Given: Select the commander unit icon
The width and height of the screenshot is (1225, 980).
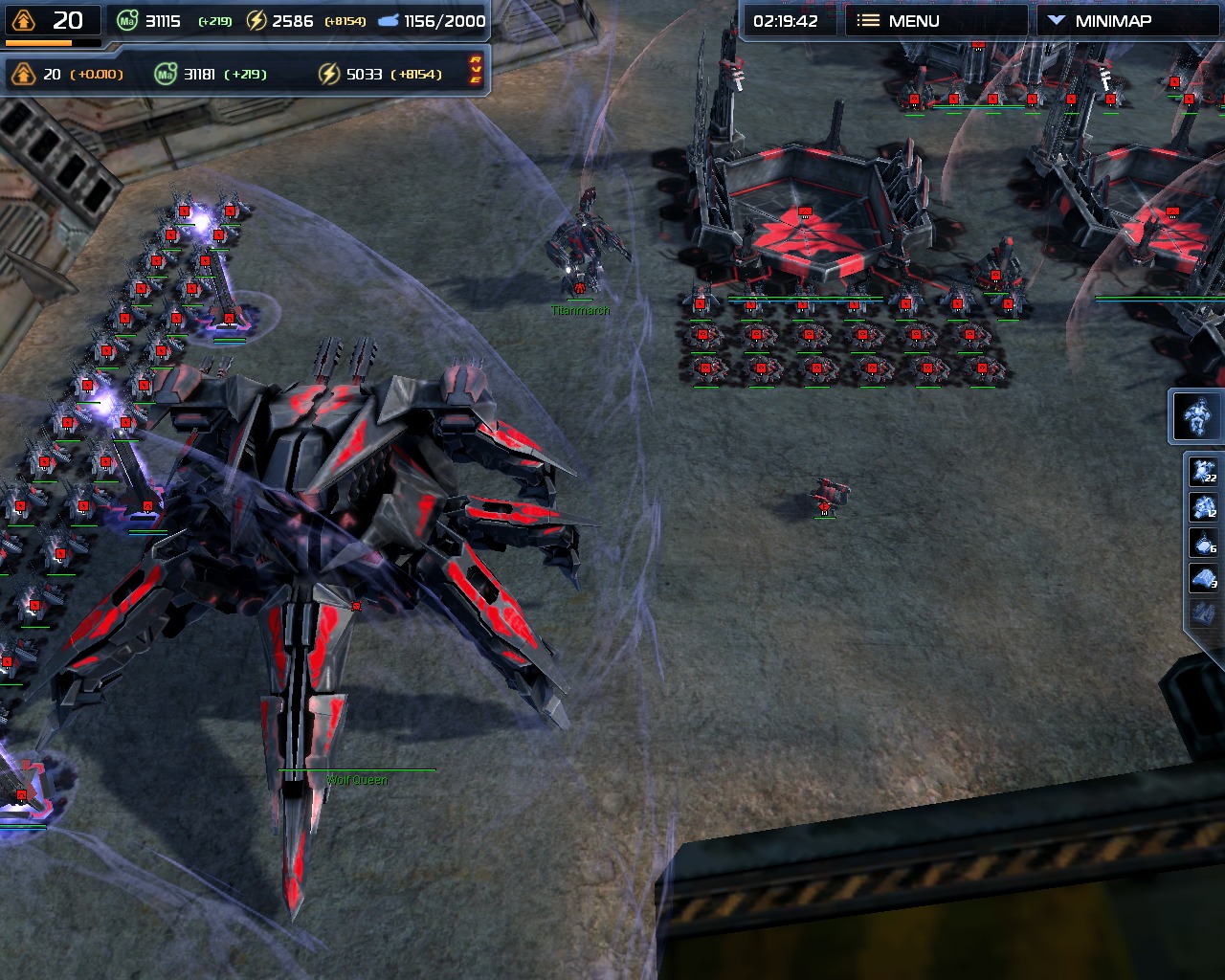Looking at the screenshot, I should [x=1196, y=416].
